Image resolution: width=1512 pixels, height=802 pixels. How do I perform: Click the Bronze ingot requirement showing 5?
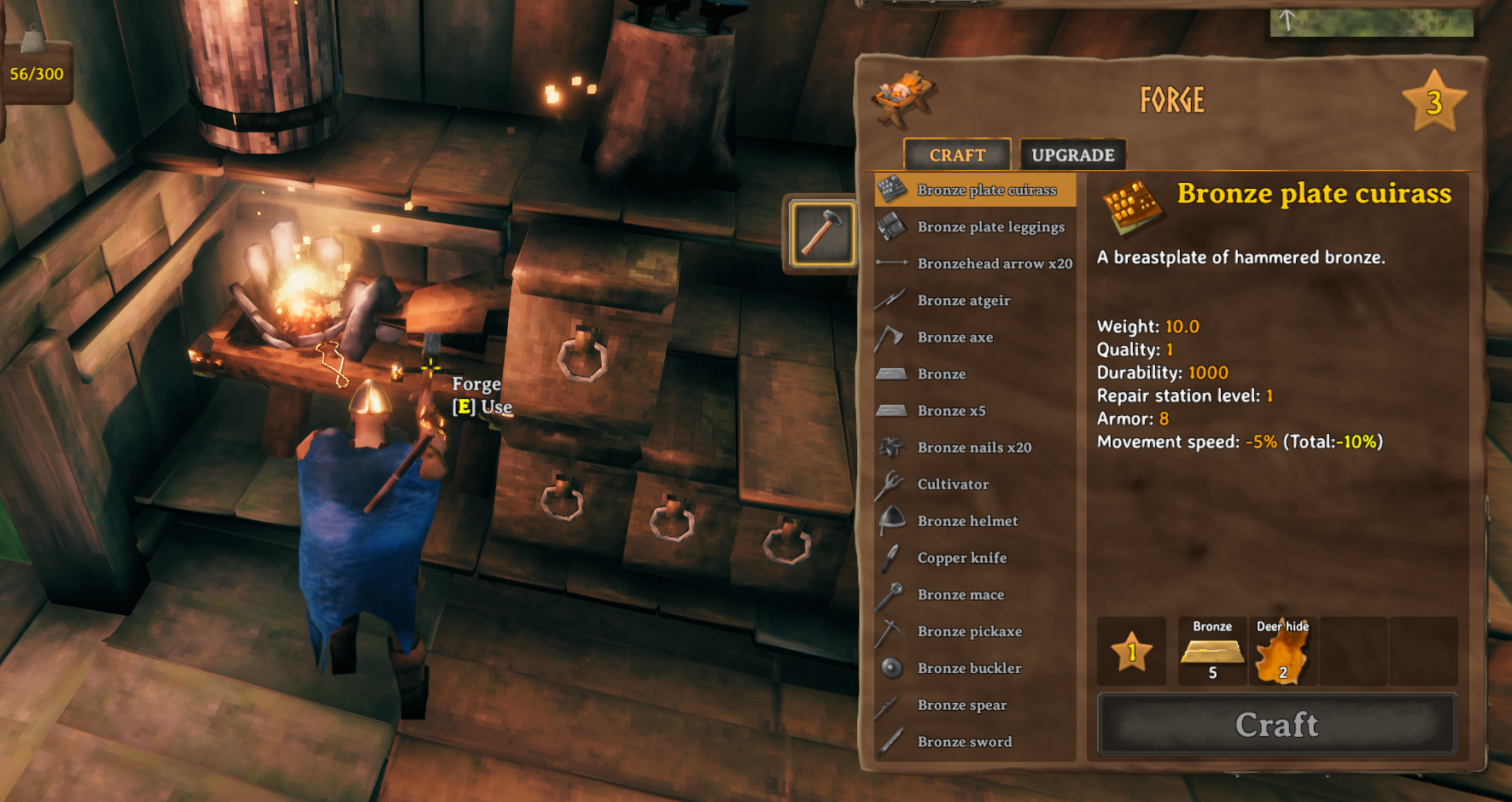coord(1211,652)
